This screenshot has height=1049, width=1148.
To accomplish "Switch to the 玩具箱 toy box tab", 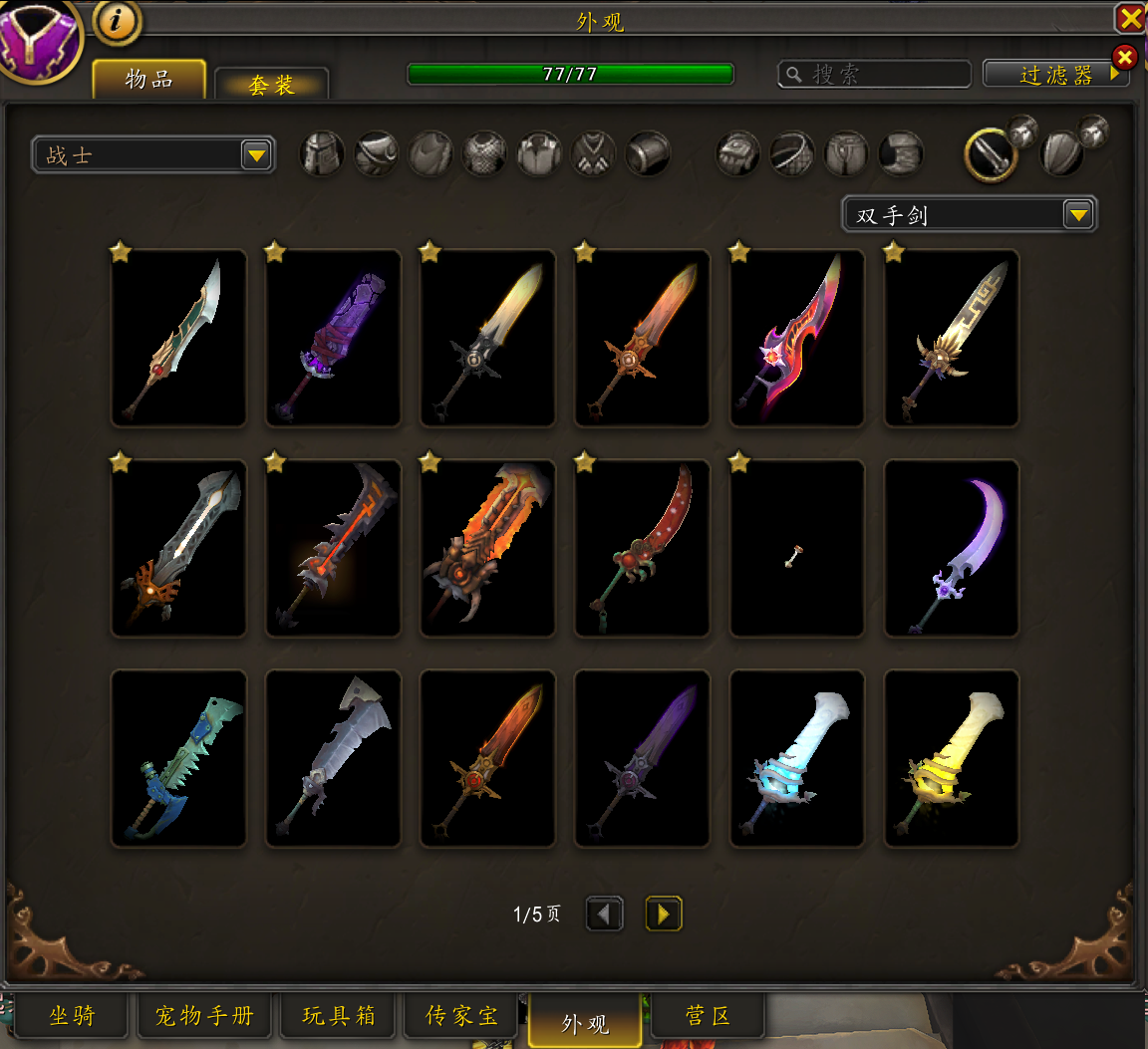I will coord(339,1016).
